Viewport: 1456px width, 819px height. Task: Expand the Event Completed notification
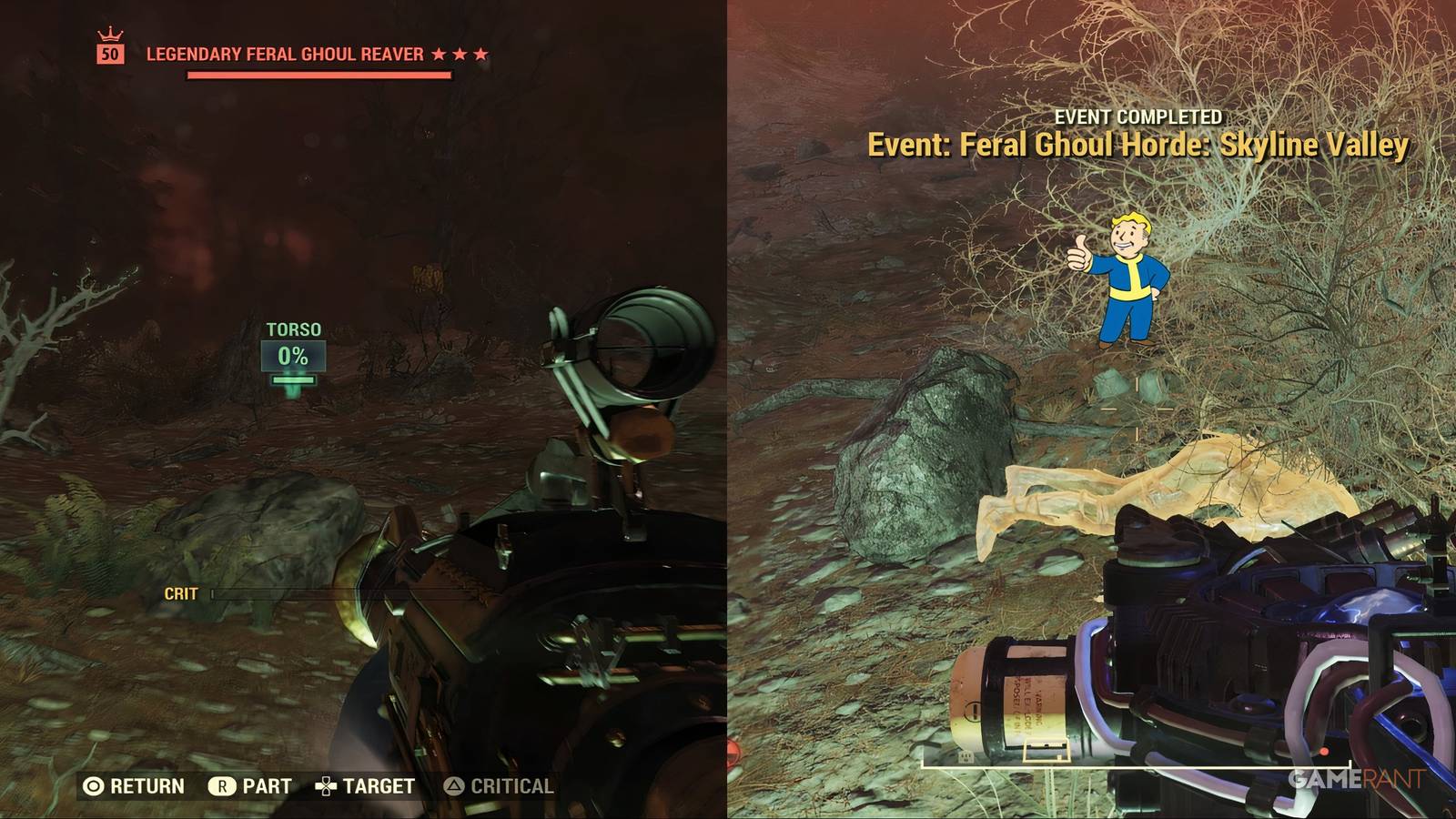coord(1138,116)
